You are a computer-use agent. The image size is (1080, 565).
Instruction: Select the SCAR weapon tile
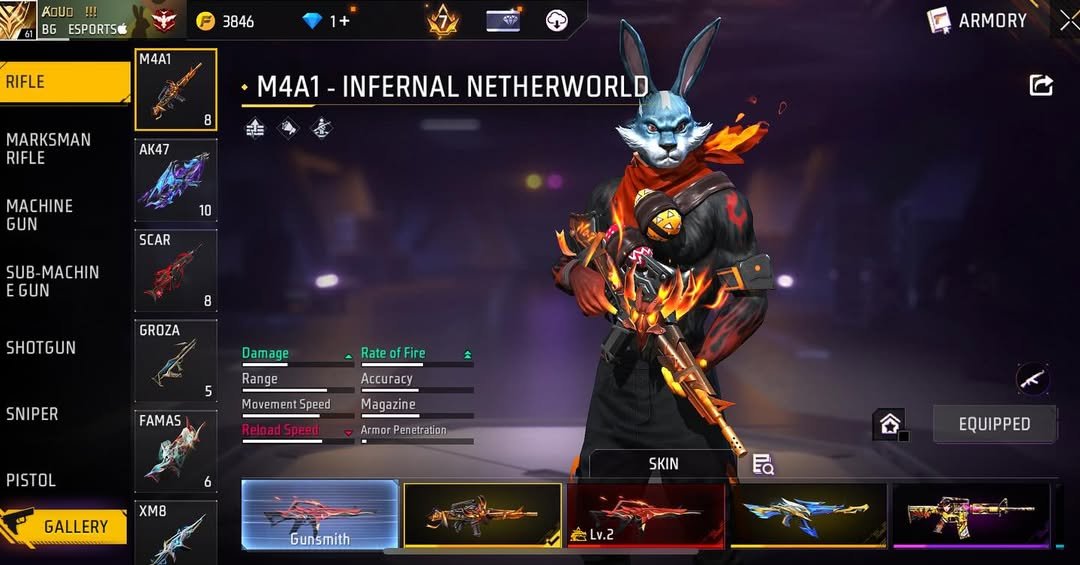[176, 270]
